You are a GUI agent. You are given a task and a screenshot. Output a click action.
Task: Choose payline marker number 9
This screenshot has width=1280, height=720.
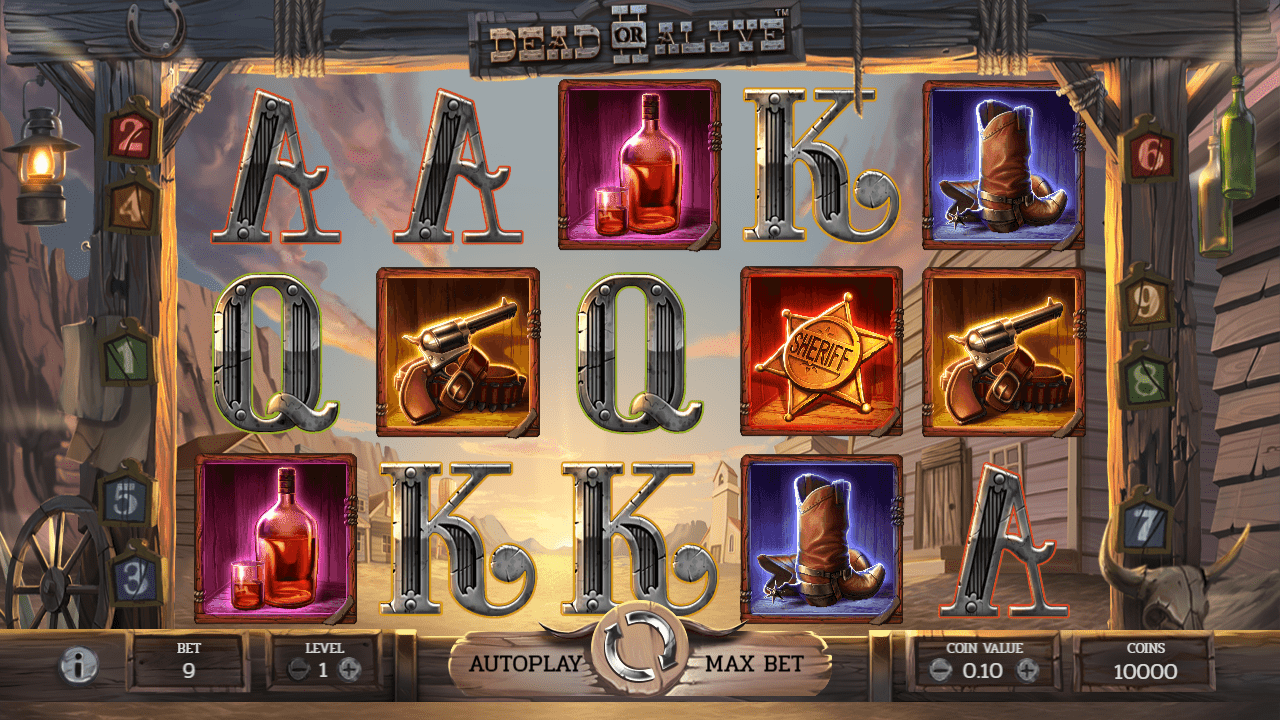tap(1146, 299)
